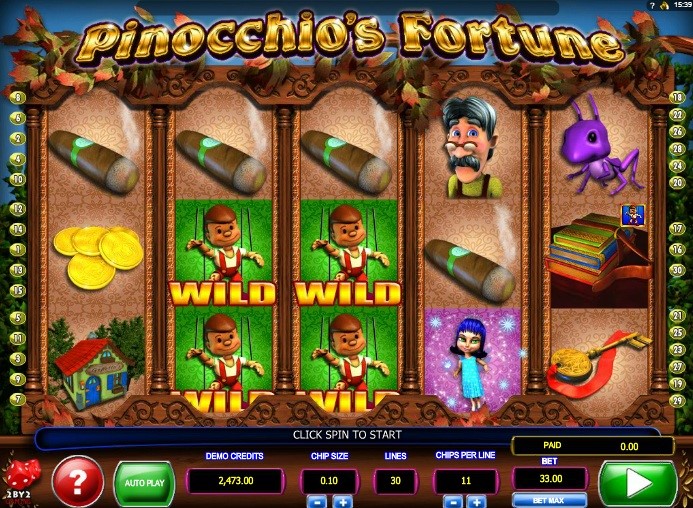
Task: Set the bet with Bet Max
Action: coord(549,500)
